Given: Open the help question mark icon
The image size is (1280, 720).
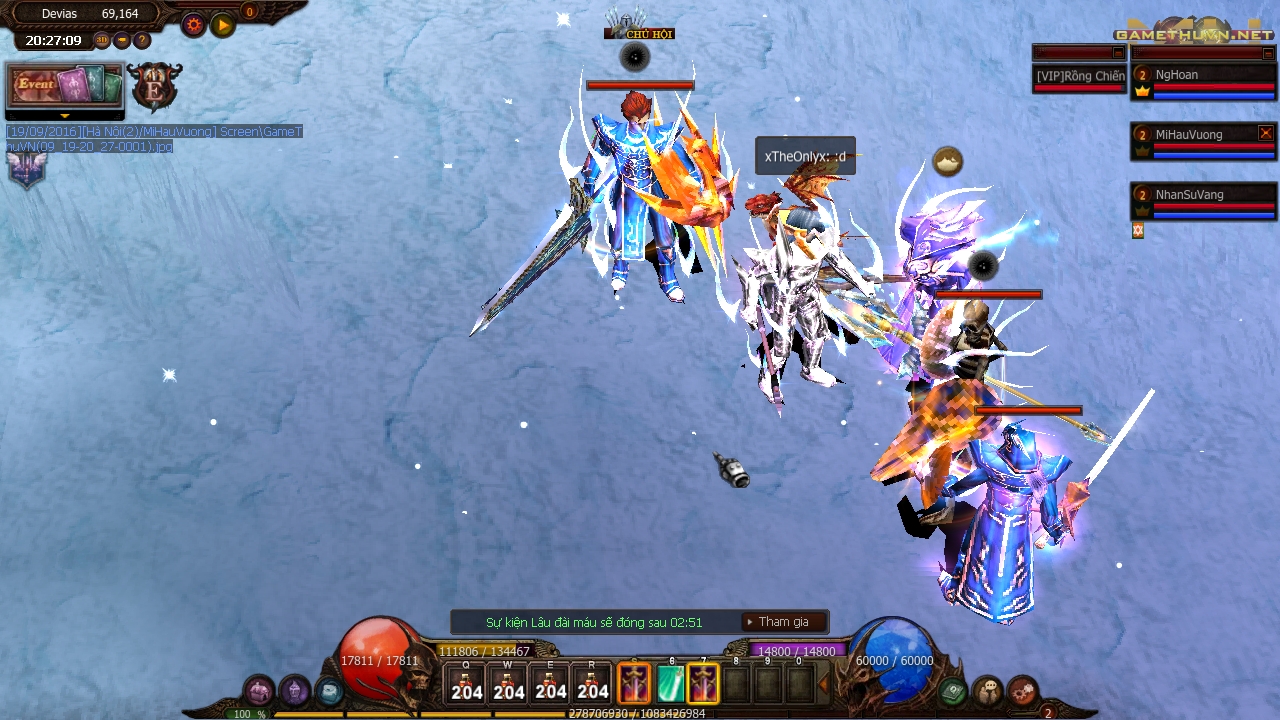Looking at the screenshot, I should click(x=141, y=41).
